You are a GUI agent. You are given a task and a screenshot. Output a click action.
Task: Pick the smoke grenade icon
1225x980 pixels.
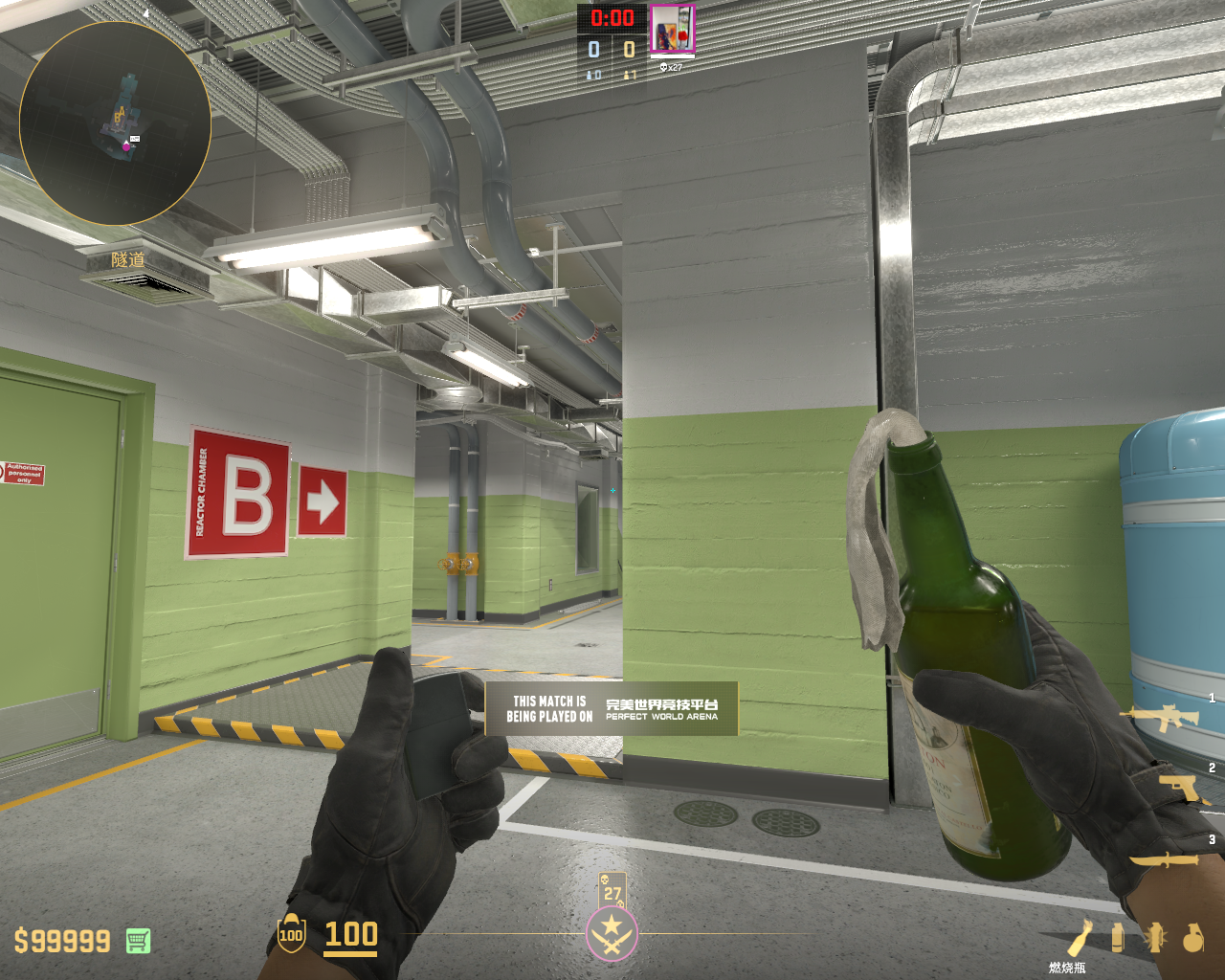(1117, 937)
